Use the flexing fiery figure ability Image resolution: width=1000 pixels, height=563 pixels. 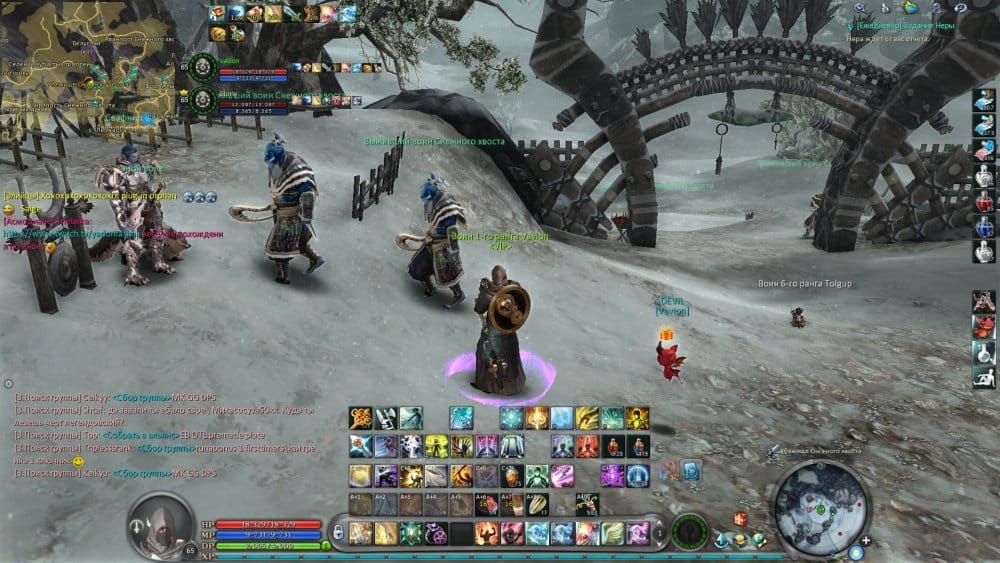coord(487,533)
